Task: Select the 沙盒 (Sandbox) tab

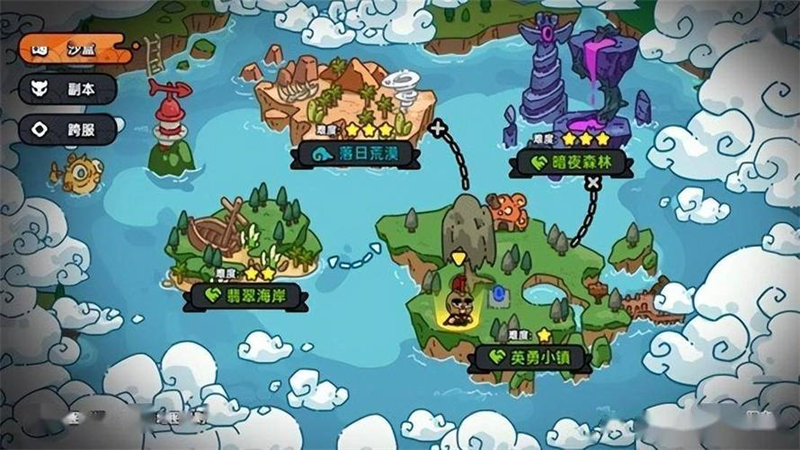Action: click(70, 48)
